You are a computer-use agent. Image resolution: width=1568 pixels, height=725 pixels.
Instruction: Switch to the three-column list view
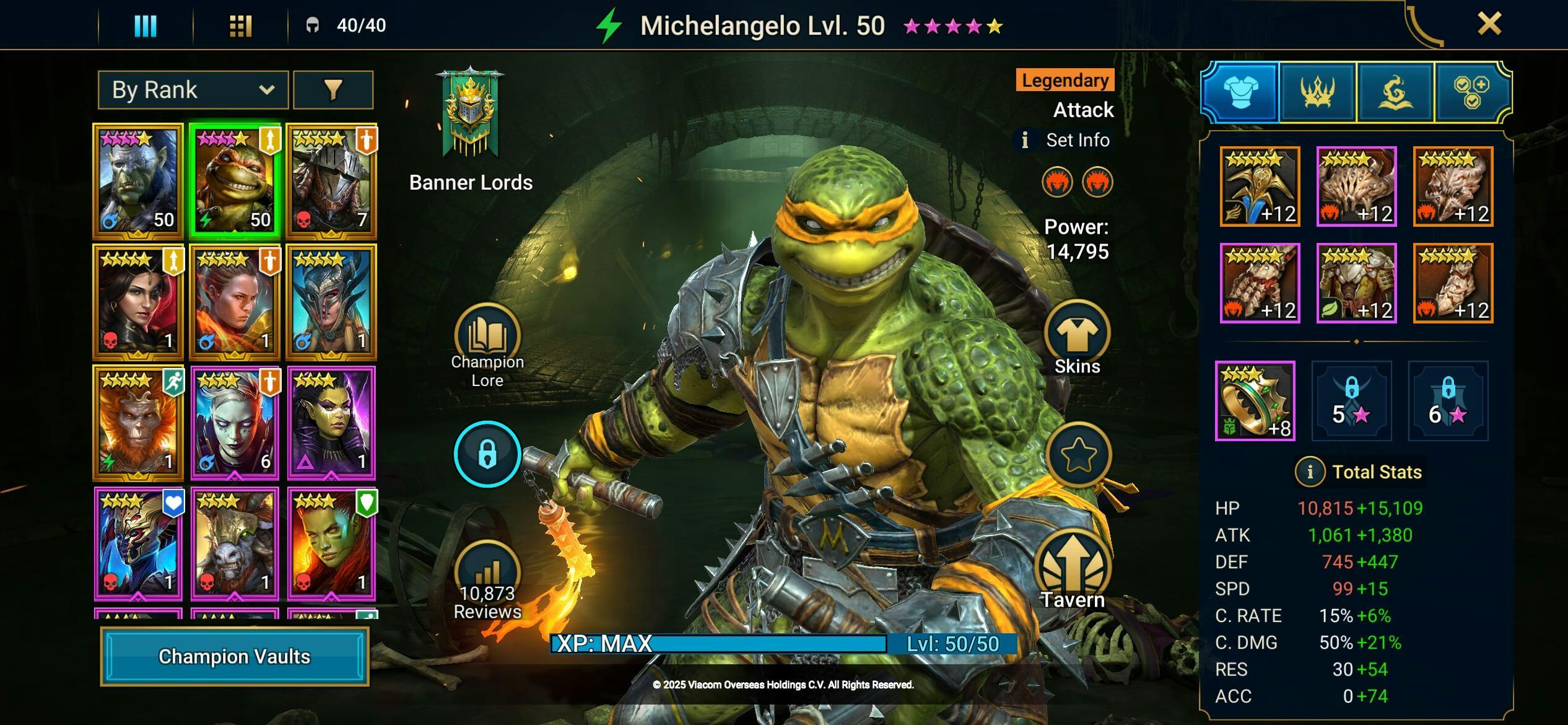146,25
